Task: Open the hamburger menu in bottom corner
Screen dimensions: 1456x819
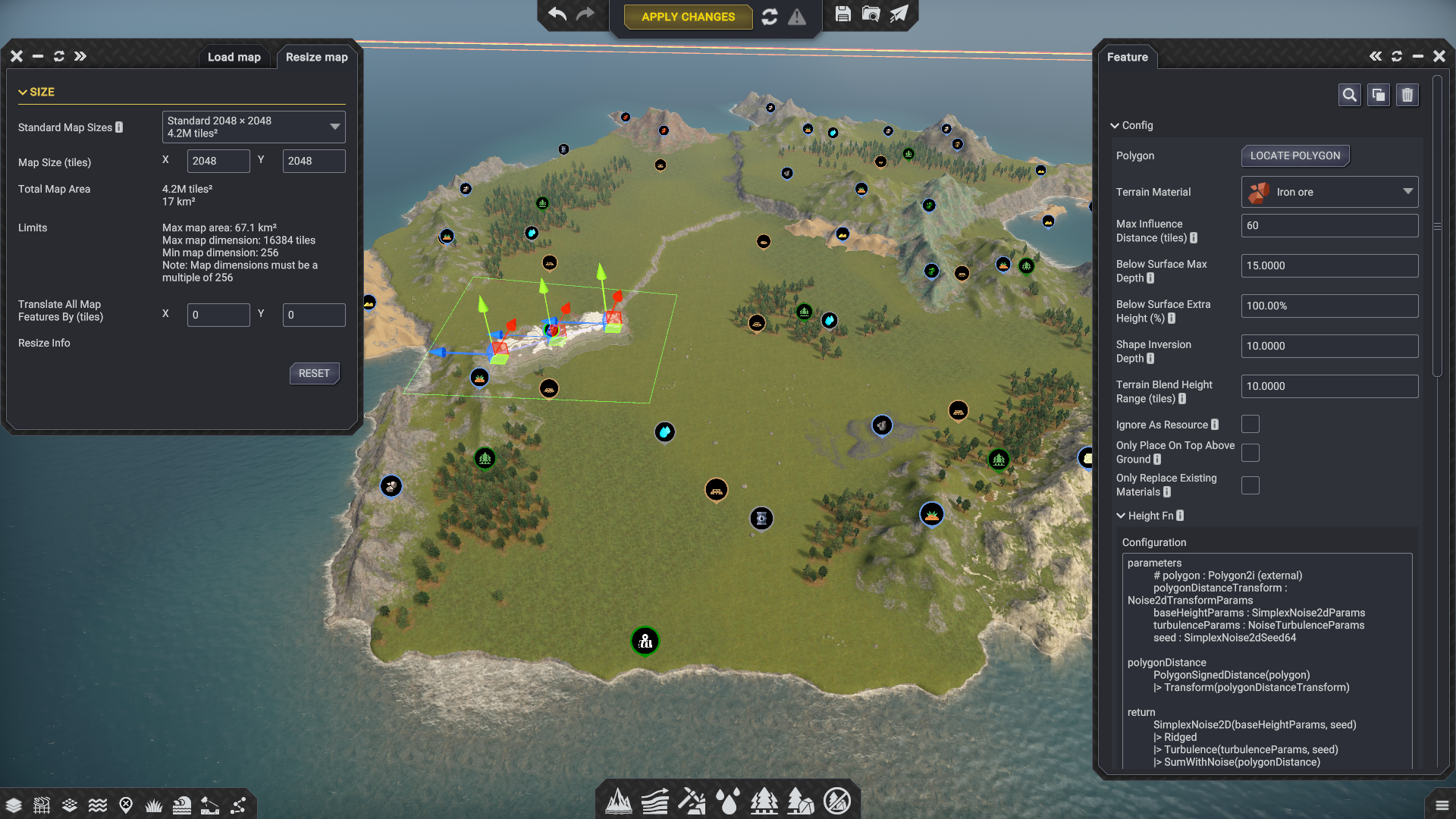Action: 1442,805
